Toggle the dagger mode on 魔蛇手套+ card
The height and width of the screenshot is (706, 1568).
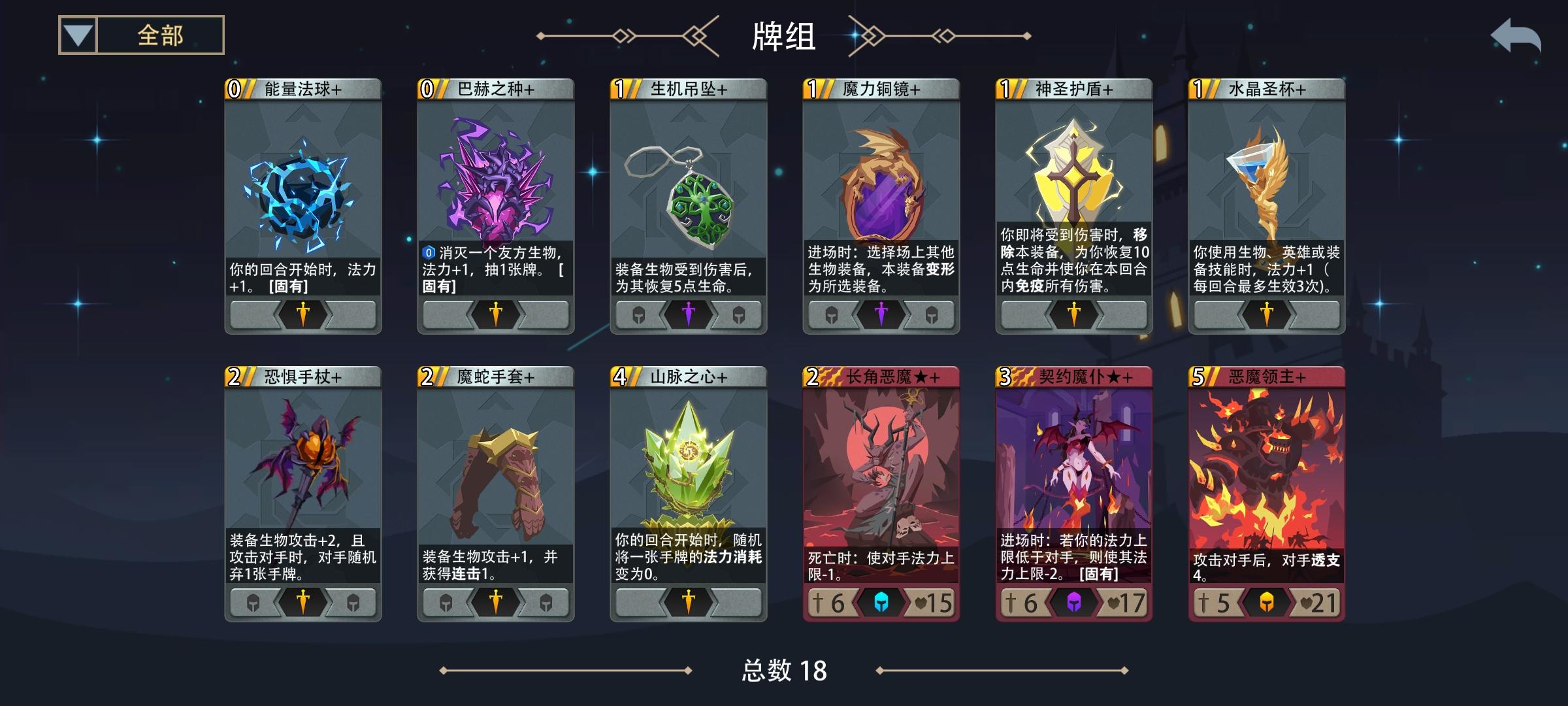pyautogui.click(x=495, y=603)
